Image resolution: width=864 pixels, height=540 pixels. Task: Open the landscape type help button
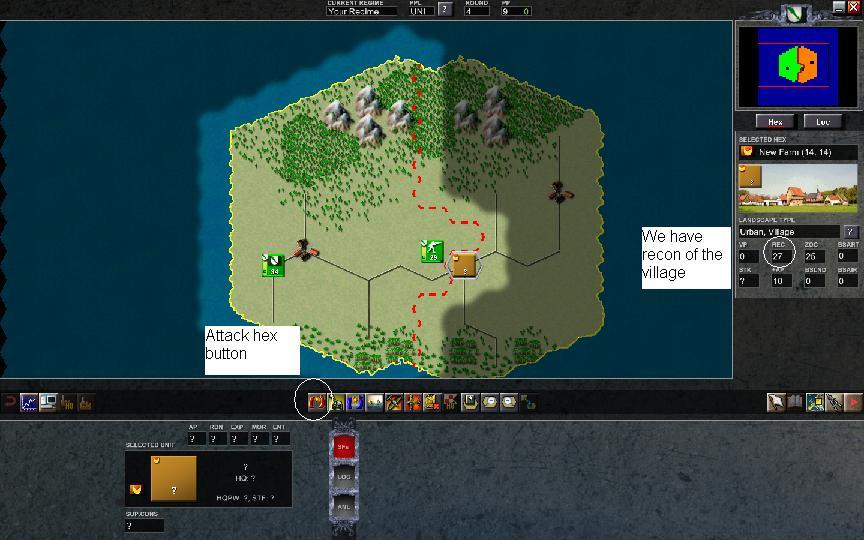851,232
